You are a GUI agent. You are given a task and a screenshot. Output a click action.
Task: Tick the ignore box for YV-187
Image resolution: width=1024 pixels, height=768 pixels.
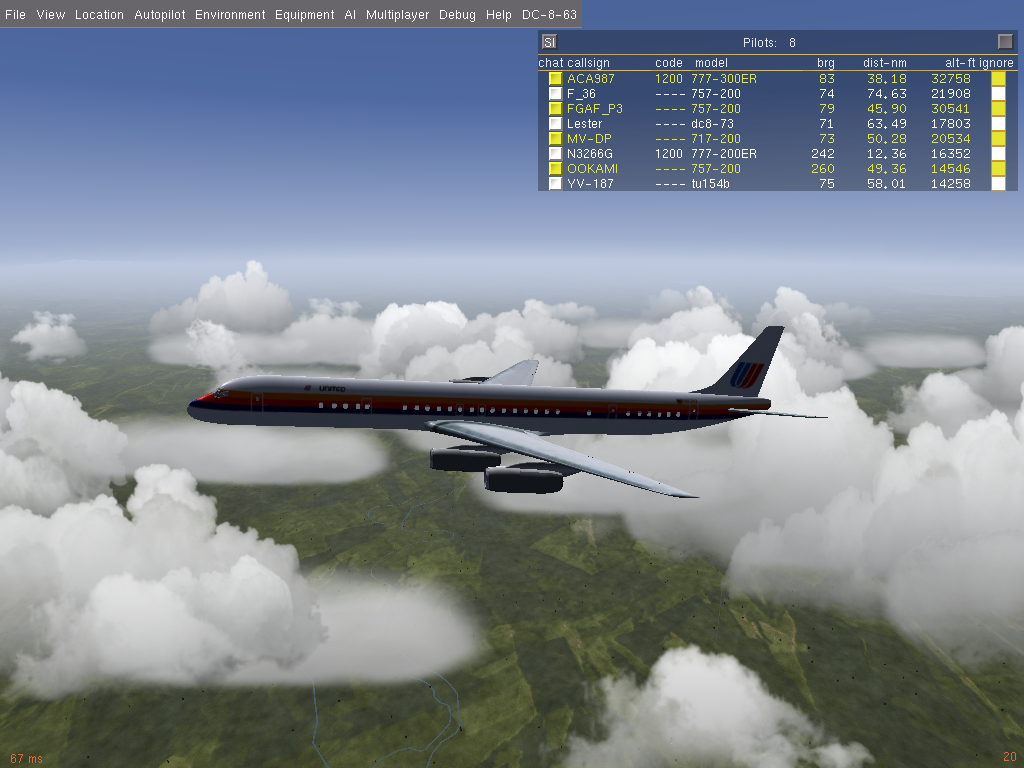click(998, 184)
